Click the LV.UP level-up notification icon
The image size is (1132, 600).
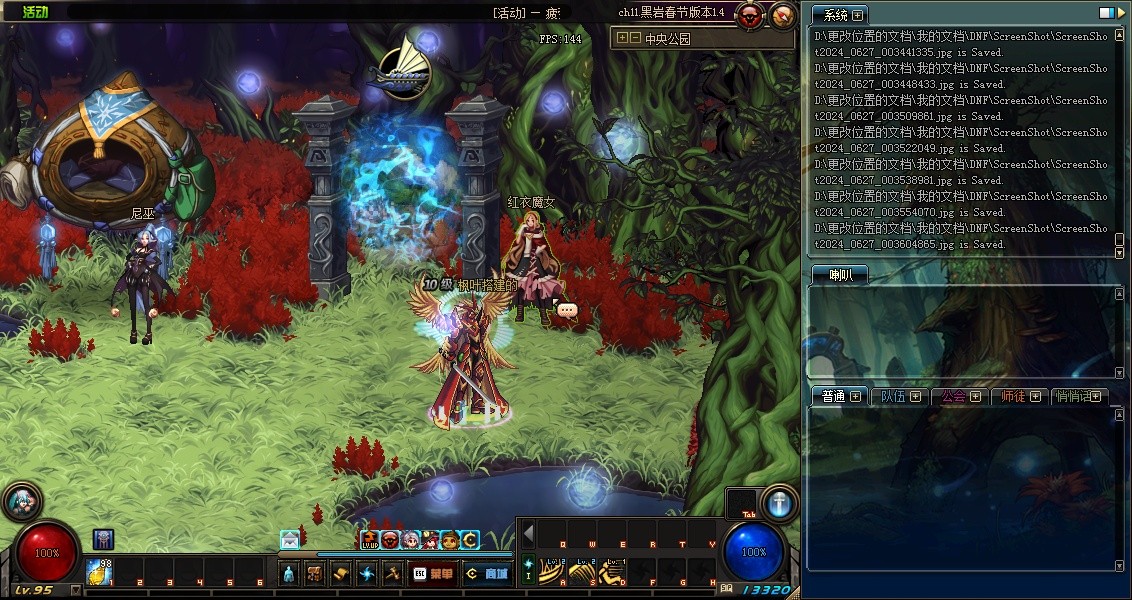pyautogui.click(x=369, y=540)
